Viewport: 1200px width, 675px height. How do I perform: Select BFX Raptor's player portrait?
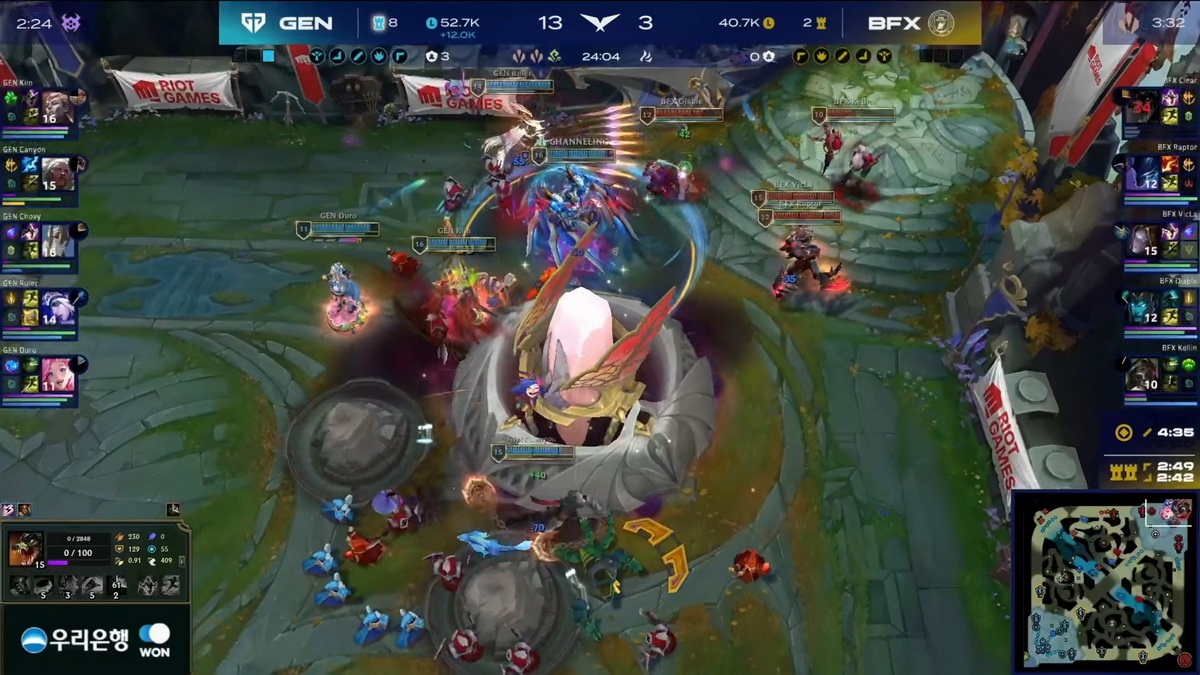(1143, 172)
